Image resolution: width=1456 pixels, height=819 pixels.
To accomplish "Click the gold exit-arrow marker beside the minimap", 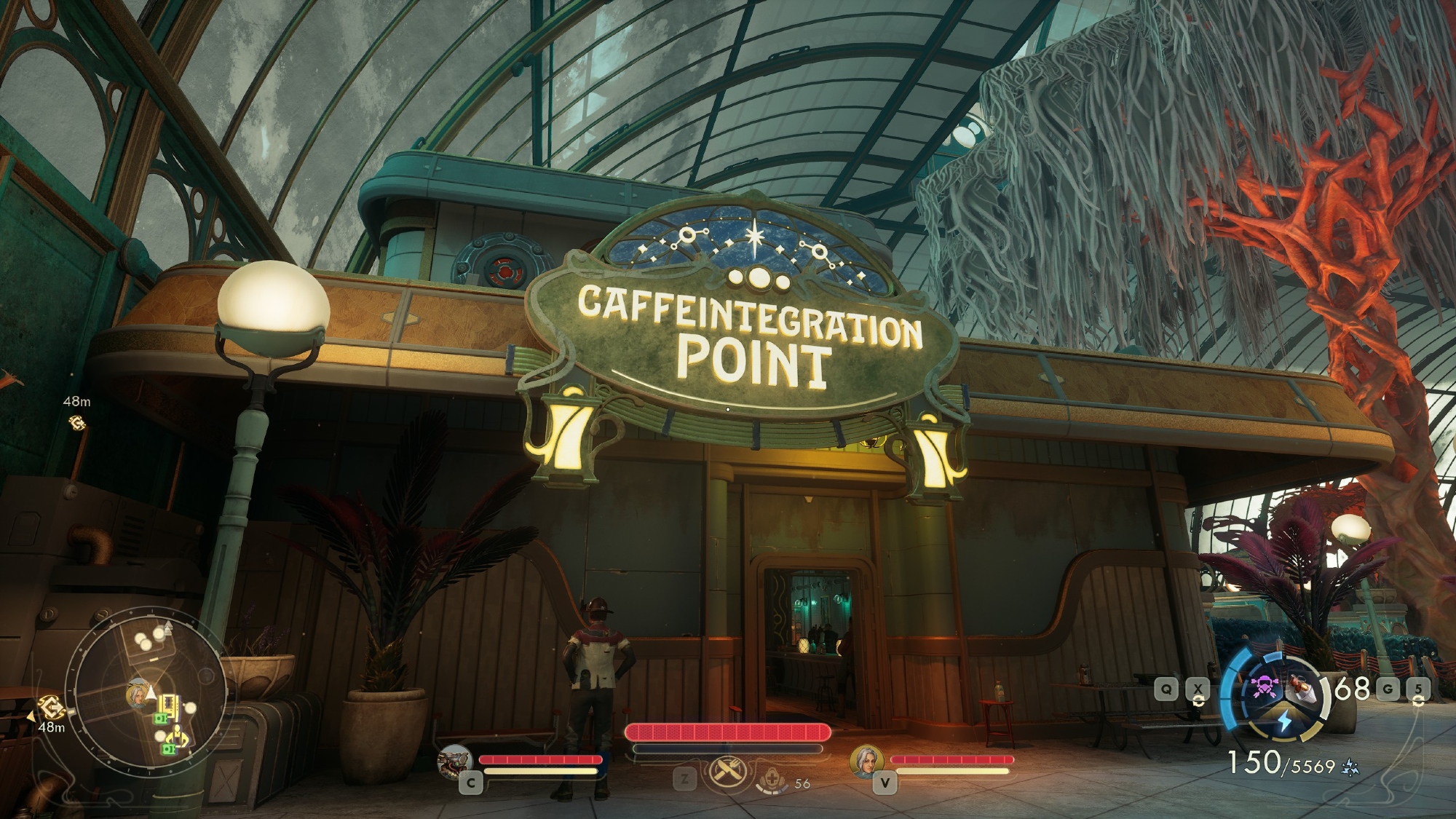I will pyautogui.click(x=52, y=706).
